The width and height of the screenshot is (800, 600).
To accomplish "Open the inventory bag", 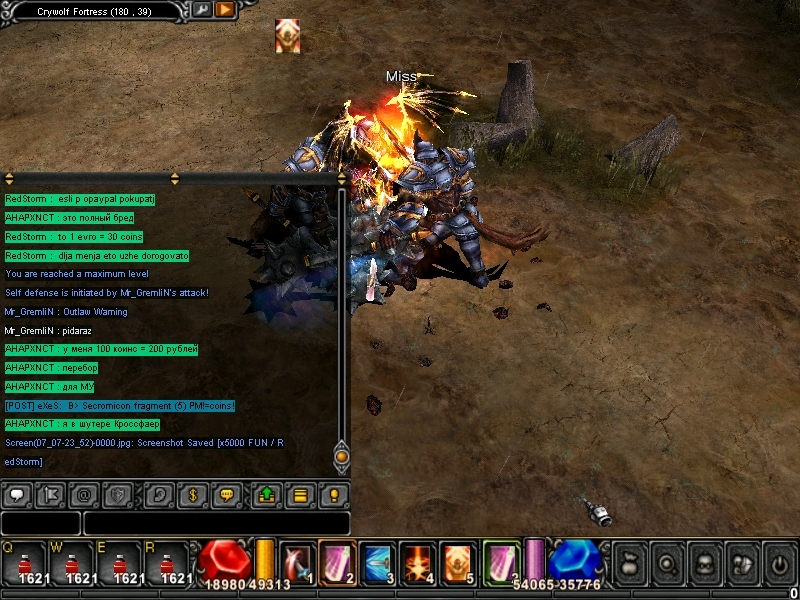I will point(628,564).
